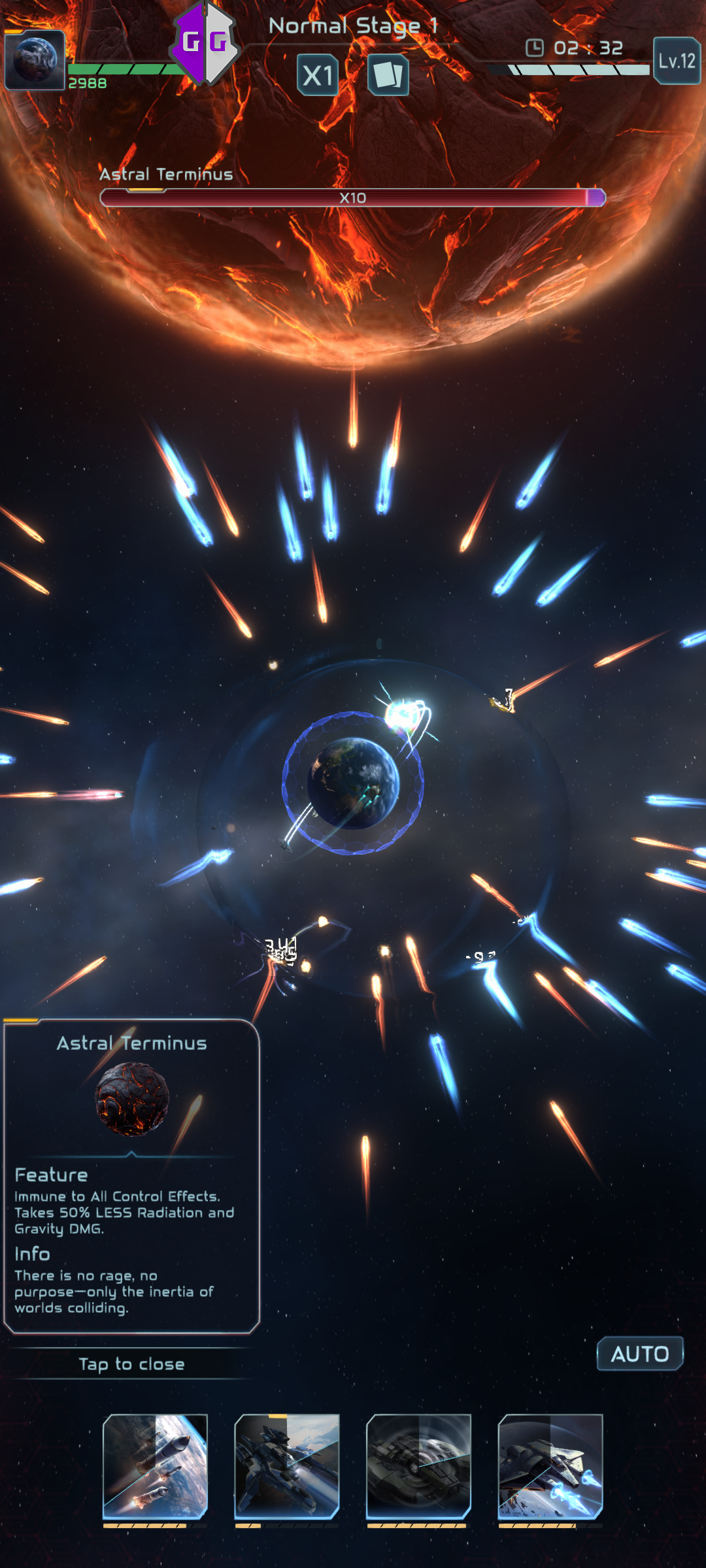Tap the Earth planet portrait

pyautogui.click(x=35, y=59)
